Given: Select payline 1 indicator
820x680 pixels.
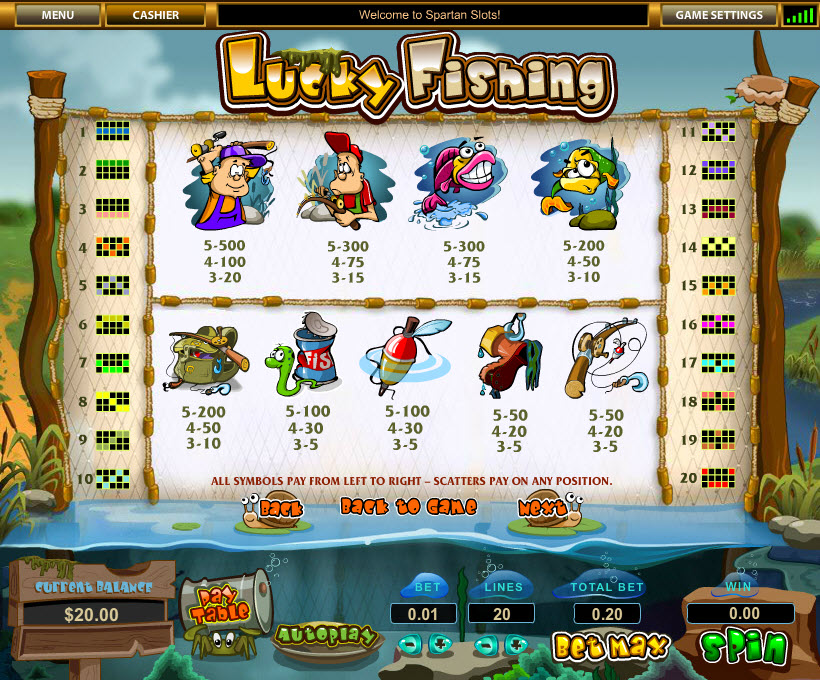Looking at the screenshot, I should [112, 131].
